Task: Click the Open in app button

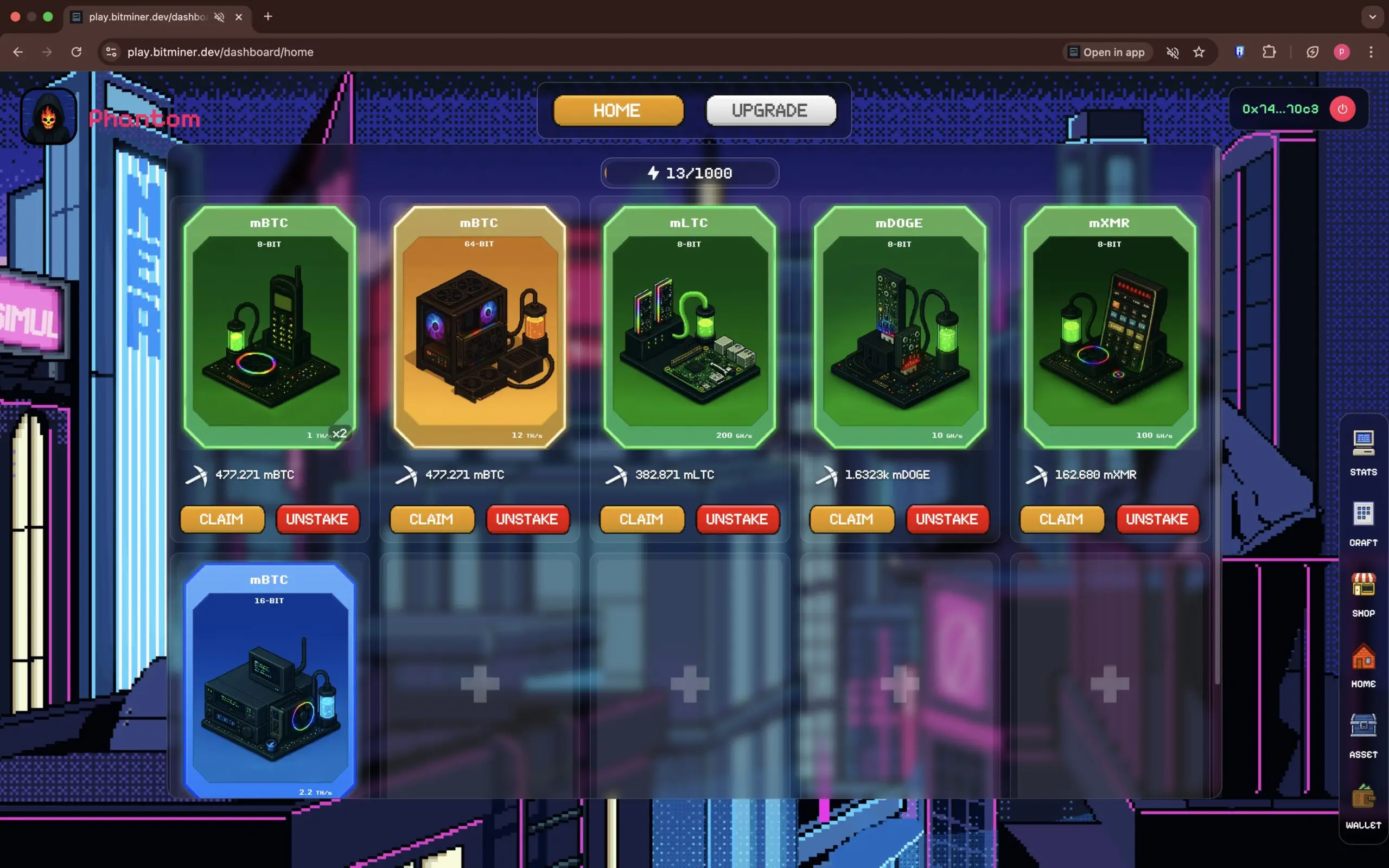Action: tap(1107, 52)
